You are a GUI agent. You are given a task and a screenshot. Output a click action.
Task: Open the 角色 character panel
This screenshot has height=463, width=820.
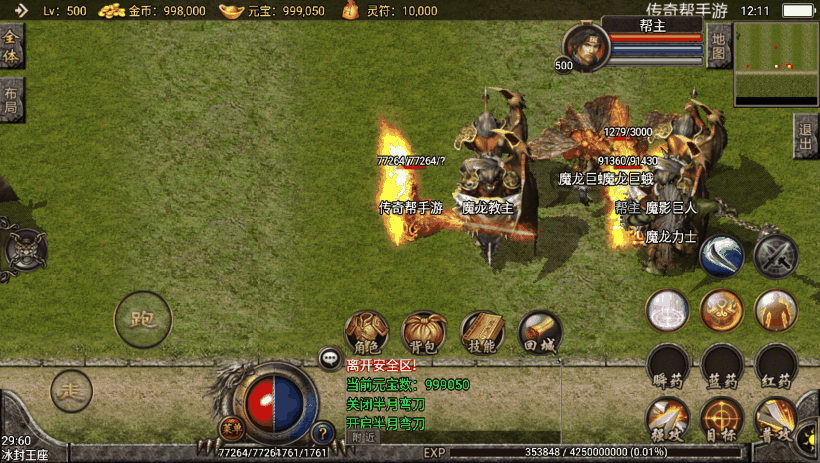367,333
